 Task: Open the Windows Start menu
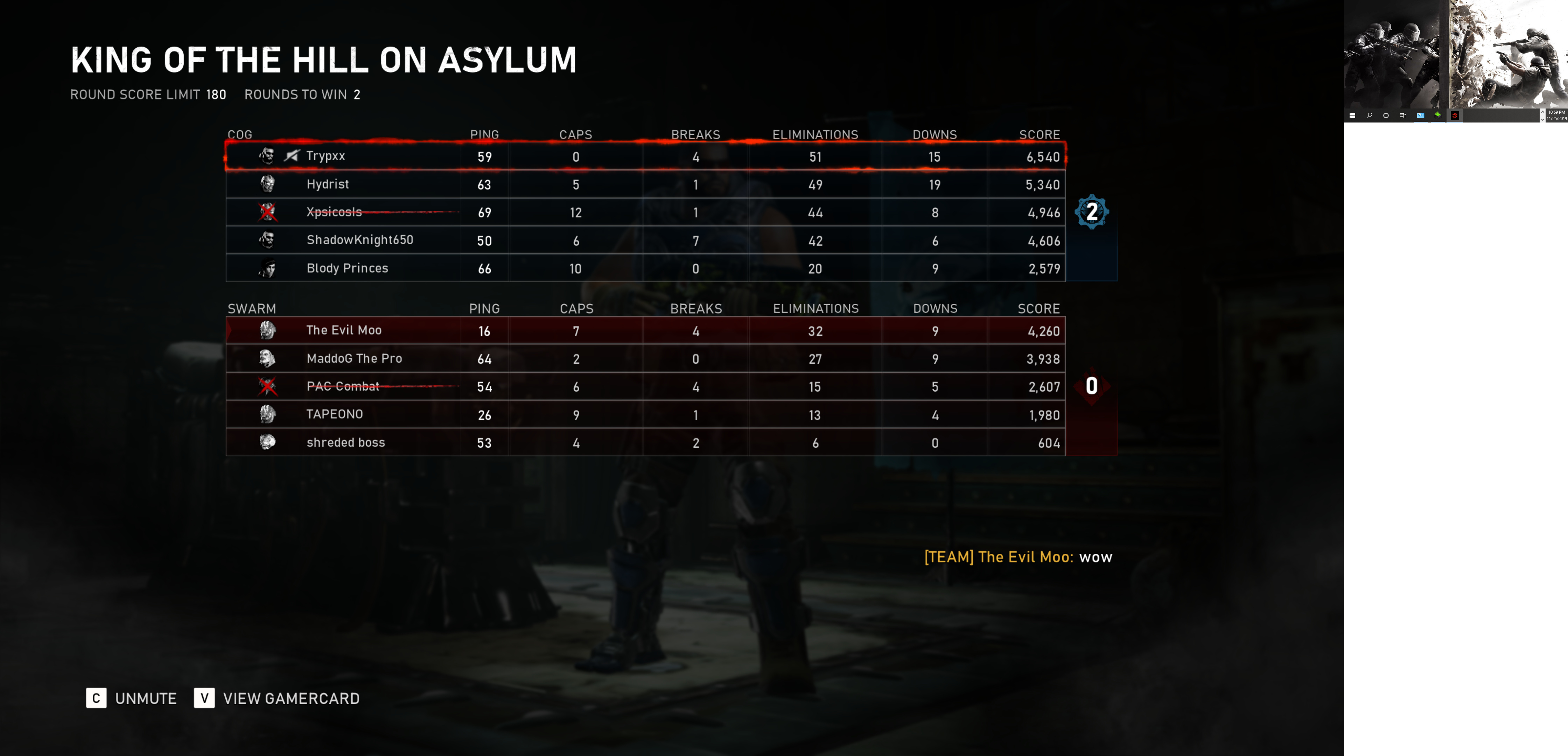pos(1352,115)
